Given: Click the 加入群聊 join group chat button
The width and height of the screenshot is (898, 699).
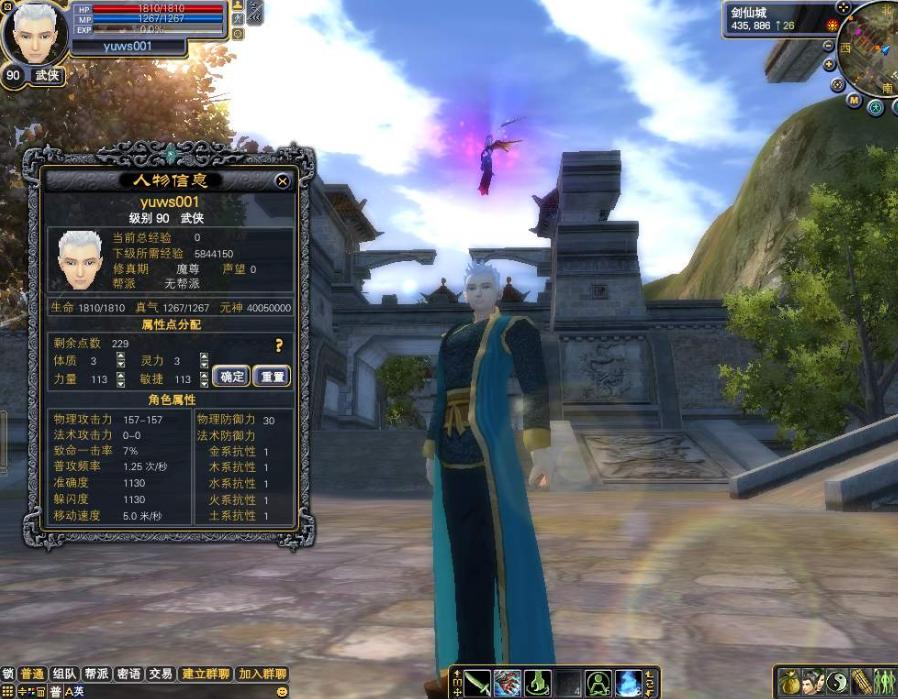Looking at the screenshot, I should 262,674.
